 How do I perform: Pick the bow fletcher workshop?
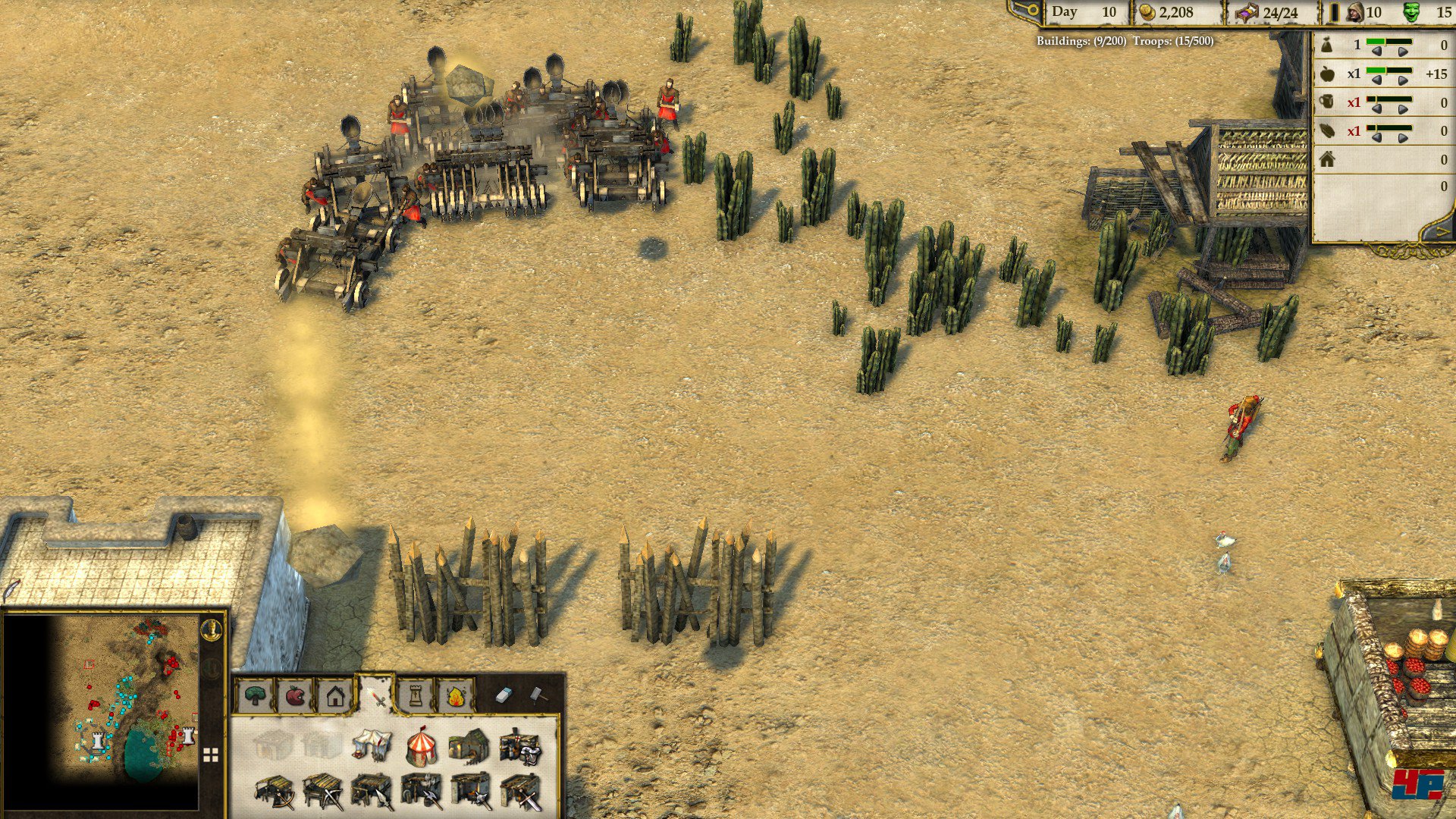point(275,792)
